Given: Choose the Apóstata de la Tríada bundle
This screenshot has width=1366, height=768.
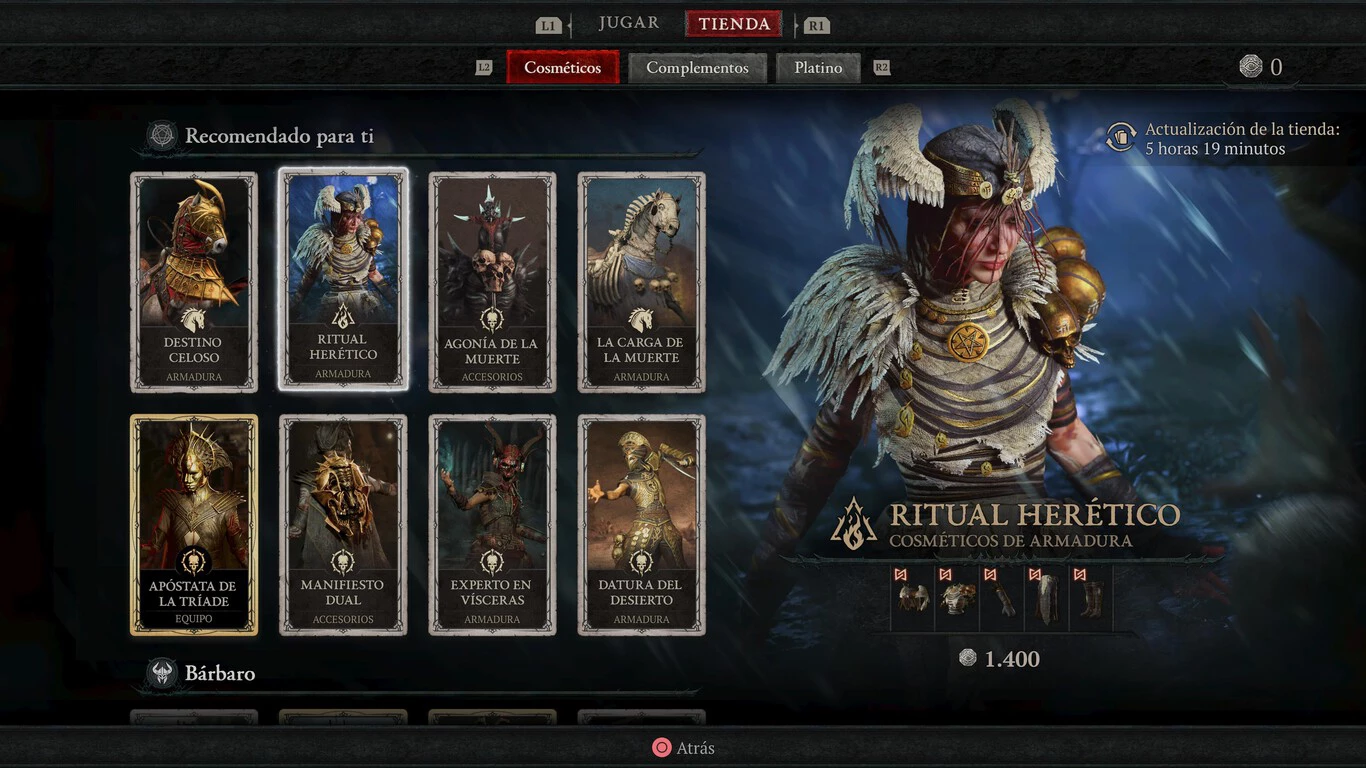Looking at the screenshot, I should [194, 525].
